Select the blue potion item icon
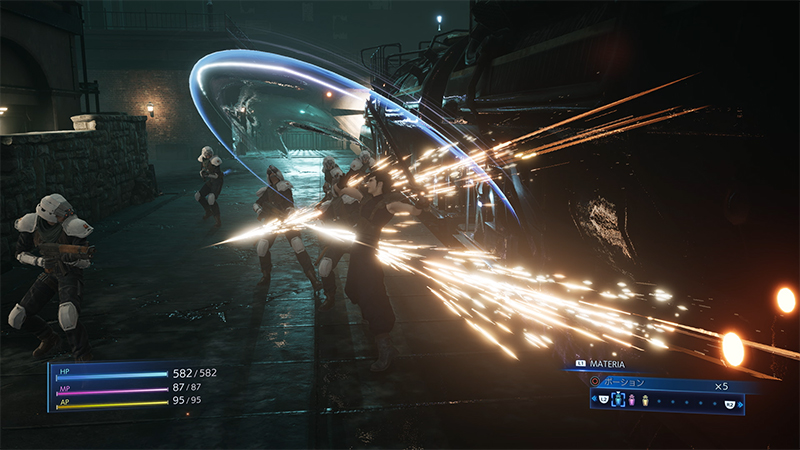Viewport: 800px width, 450px height. (617, 402)
